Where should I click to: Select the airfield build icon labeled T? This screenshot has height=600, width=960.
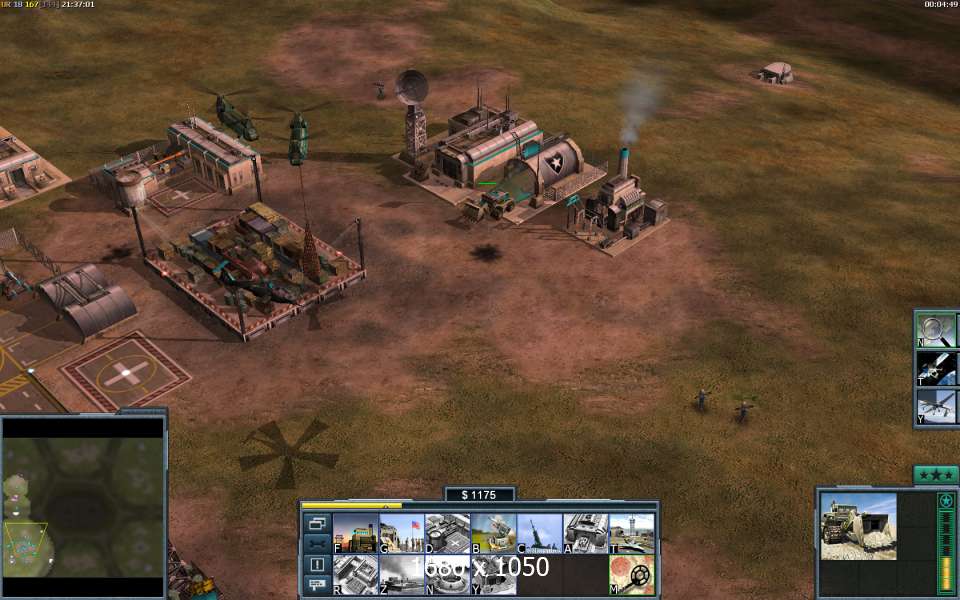tap(632, 533)
